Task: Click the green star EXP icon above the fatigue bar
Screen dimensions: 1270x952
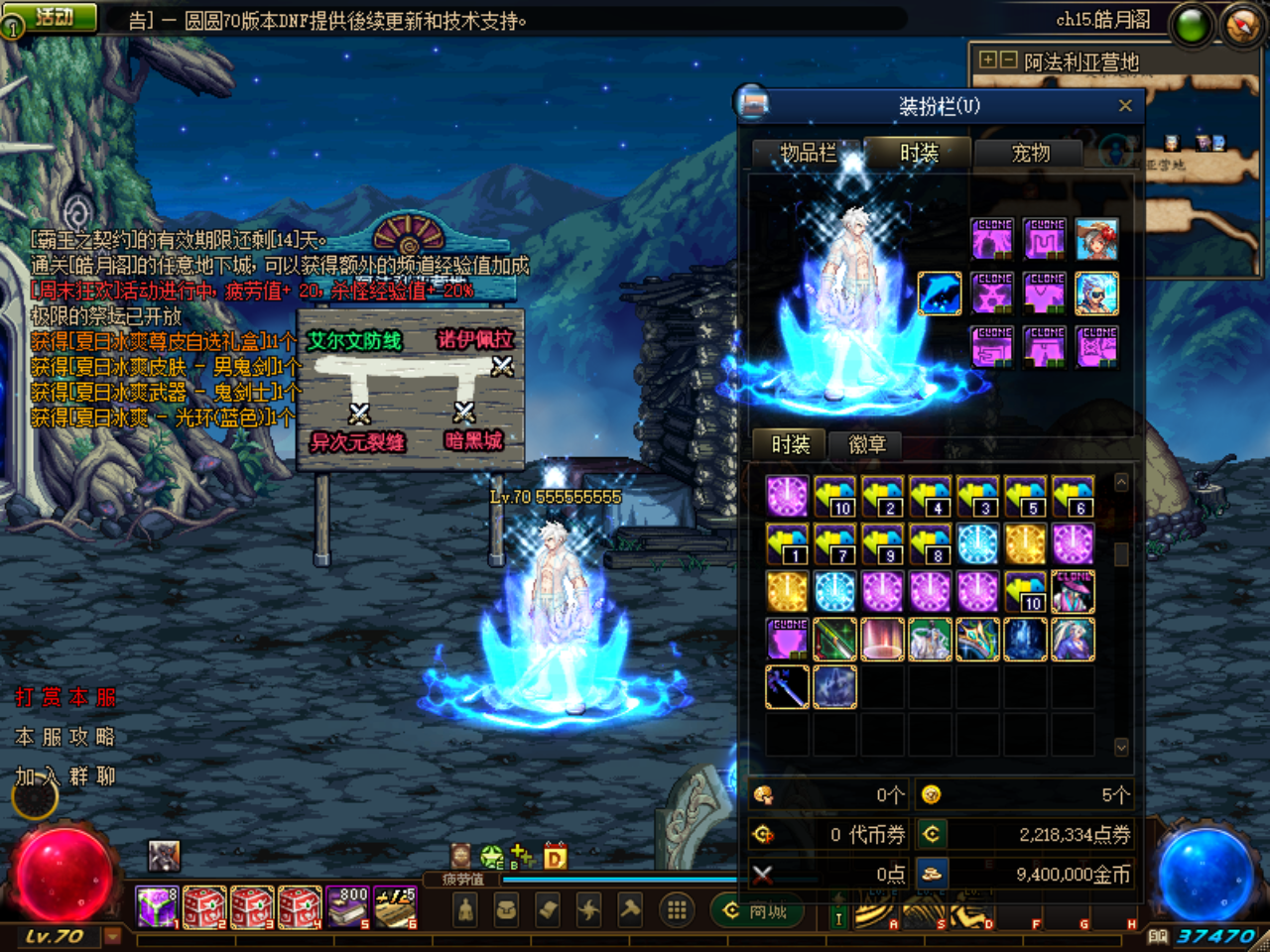Action: coord(491,857)
